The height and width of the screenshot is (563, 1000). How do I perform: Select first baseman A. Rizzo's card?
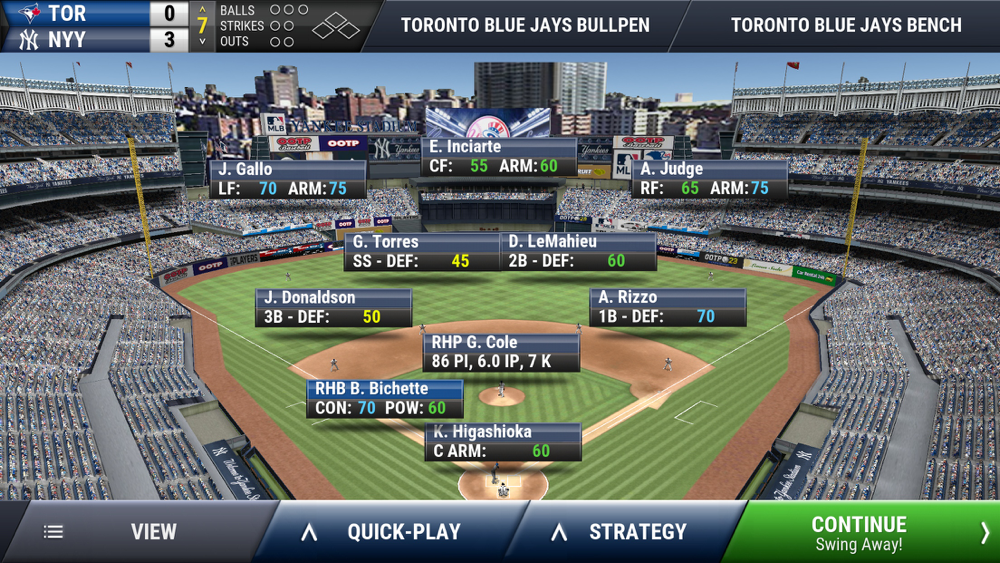point(668,308)
